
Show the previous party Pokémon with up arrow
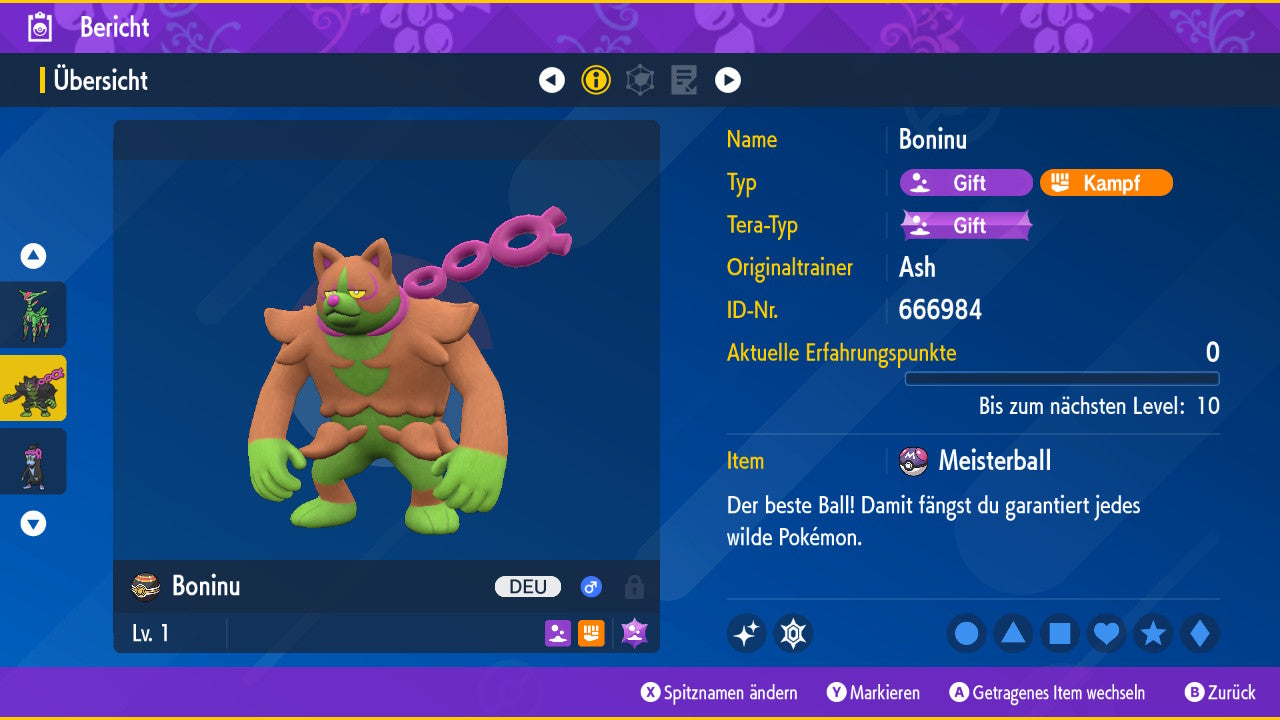[x=33, y=256]
